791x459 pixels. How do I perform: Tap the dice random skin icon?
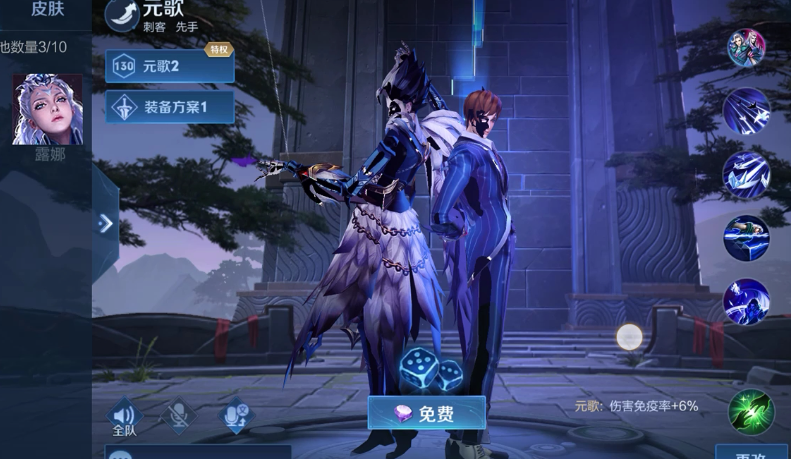[430, 370]
